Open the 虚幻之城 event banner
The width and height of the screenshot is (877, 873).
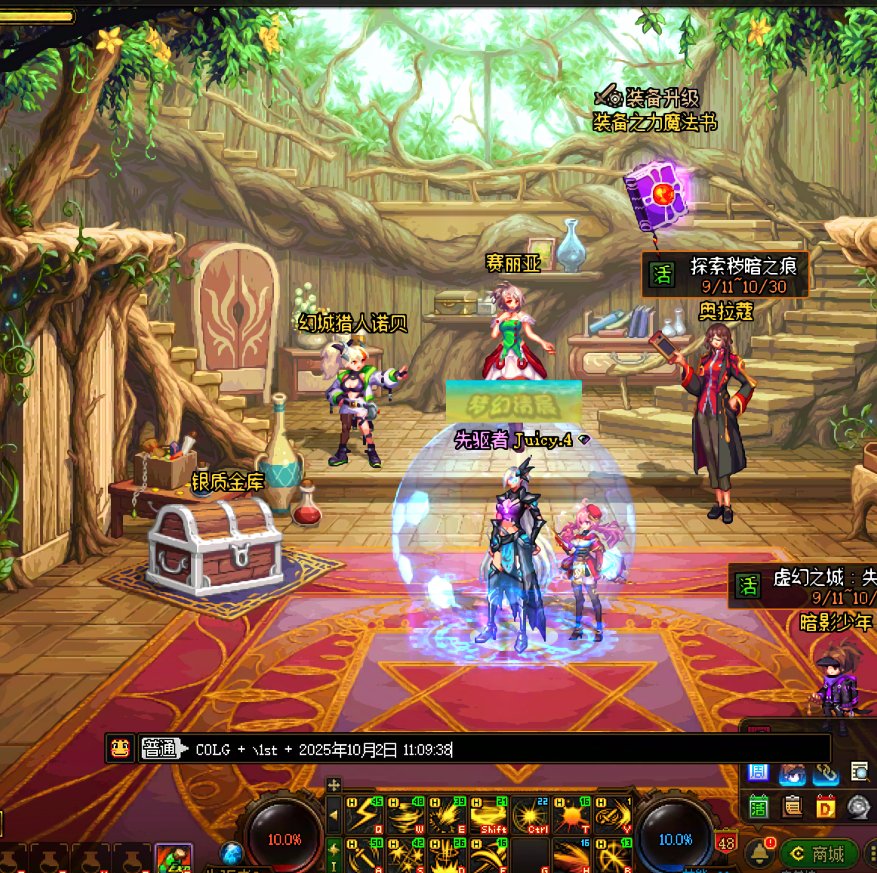[805, 586]
